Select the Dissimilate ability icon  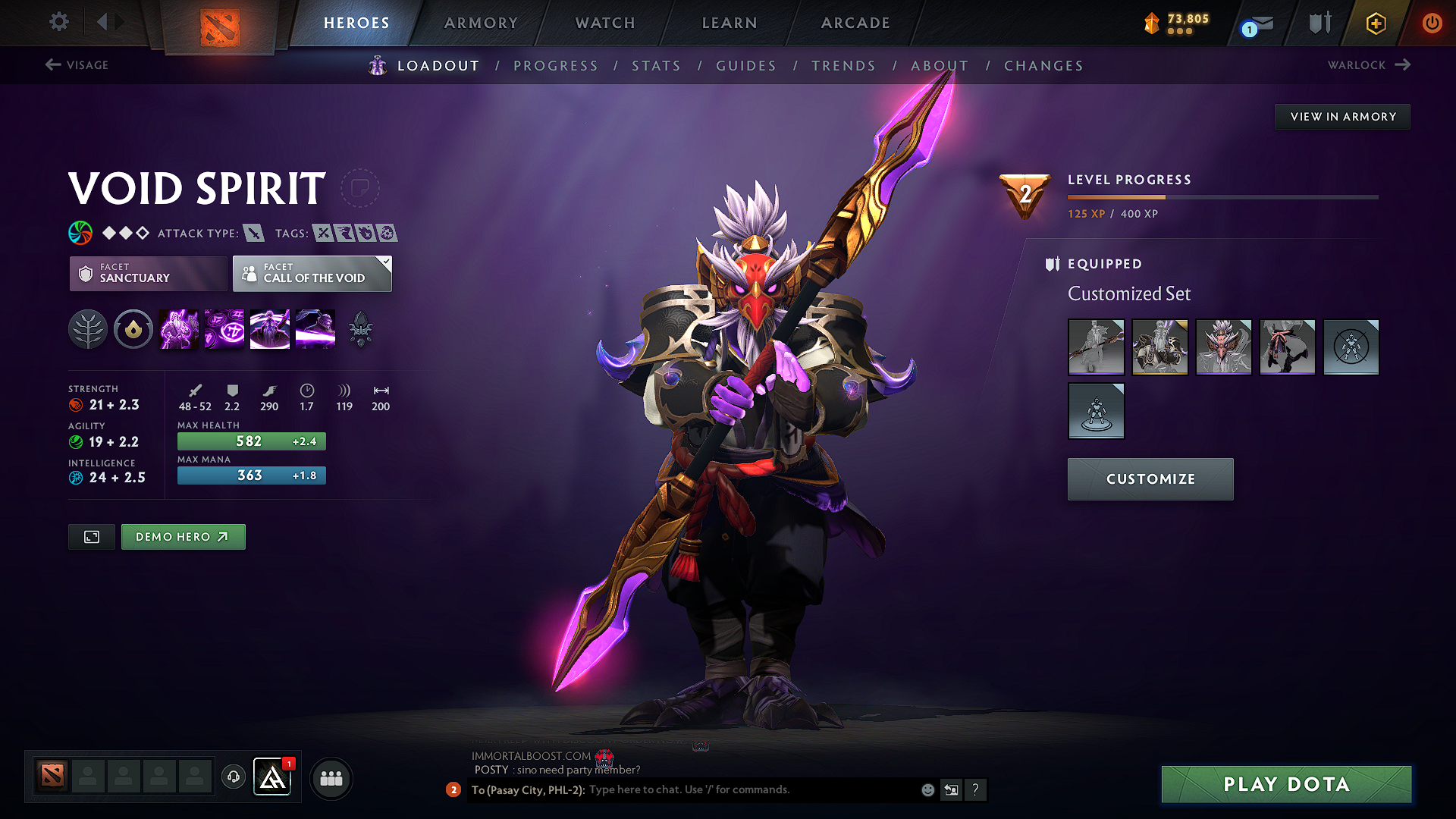tap(224, 329)
